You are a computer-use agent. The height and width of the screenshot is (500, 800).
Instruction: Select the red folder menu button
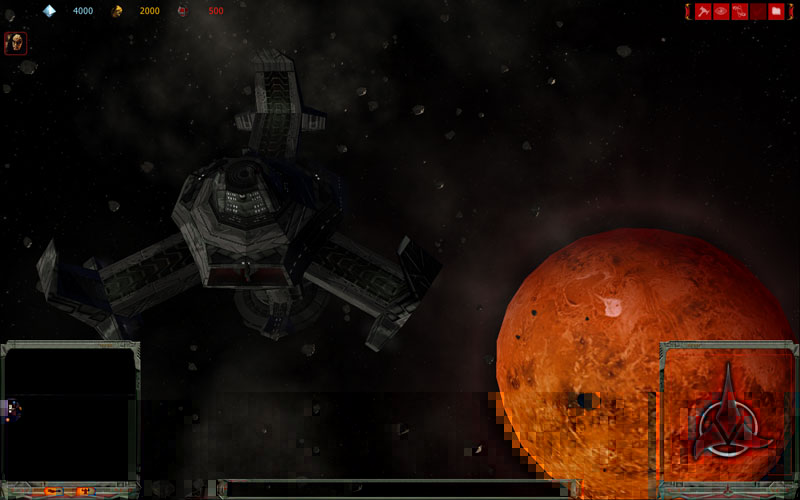(776, 11)
